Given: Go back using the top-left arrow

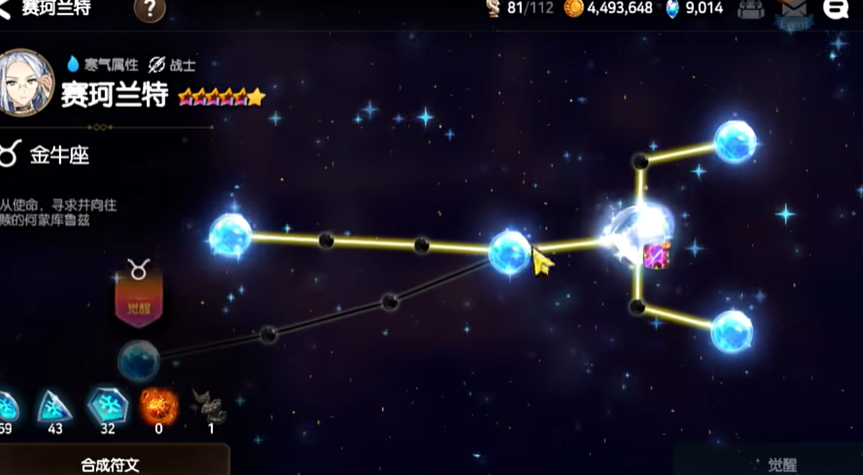Looking at the screenshot, I should (6, 8).
